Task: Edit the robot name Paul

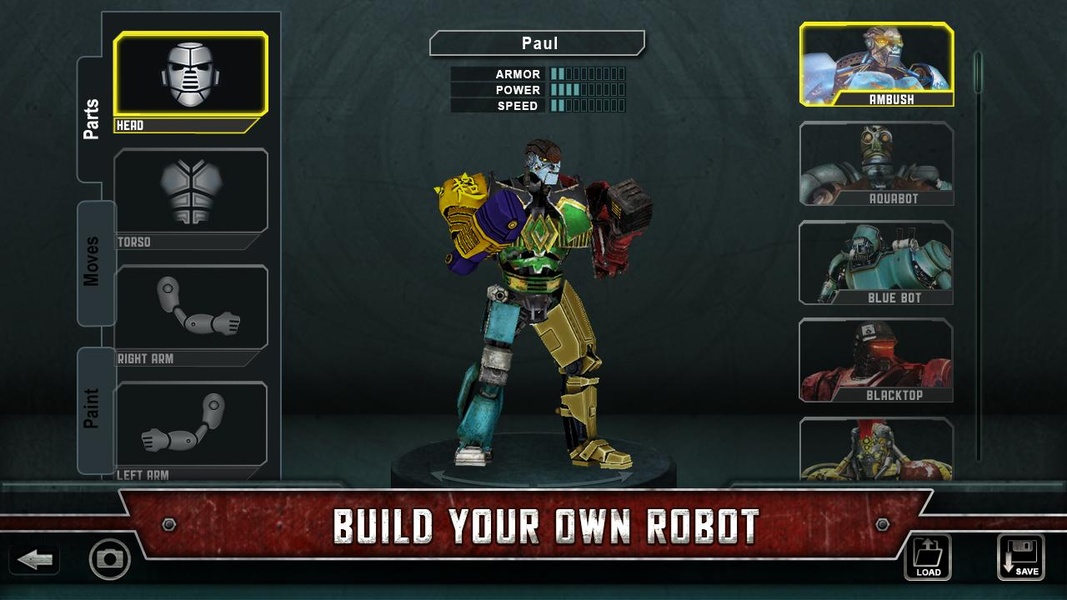Action: pos(538,44)
